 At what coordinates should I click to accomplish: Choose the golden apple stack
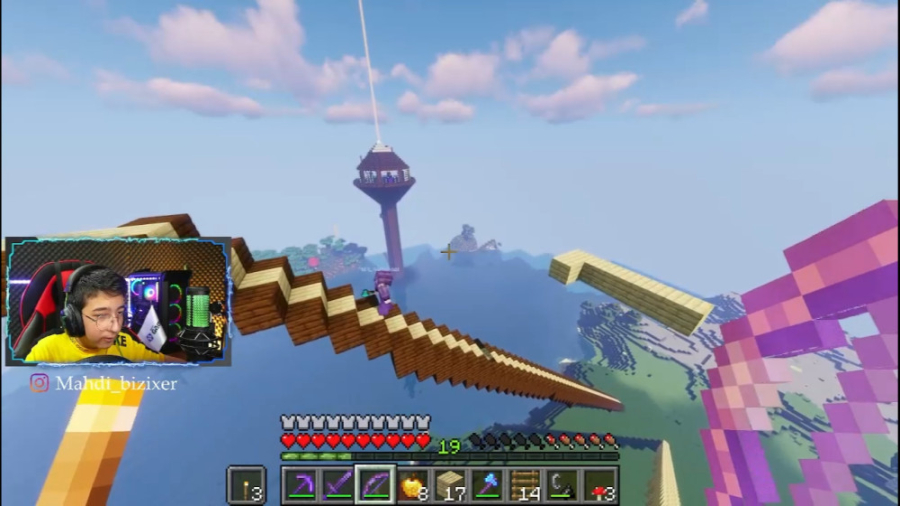412,485
